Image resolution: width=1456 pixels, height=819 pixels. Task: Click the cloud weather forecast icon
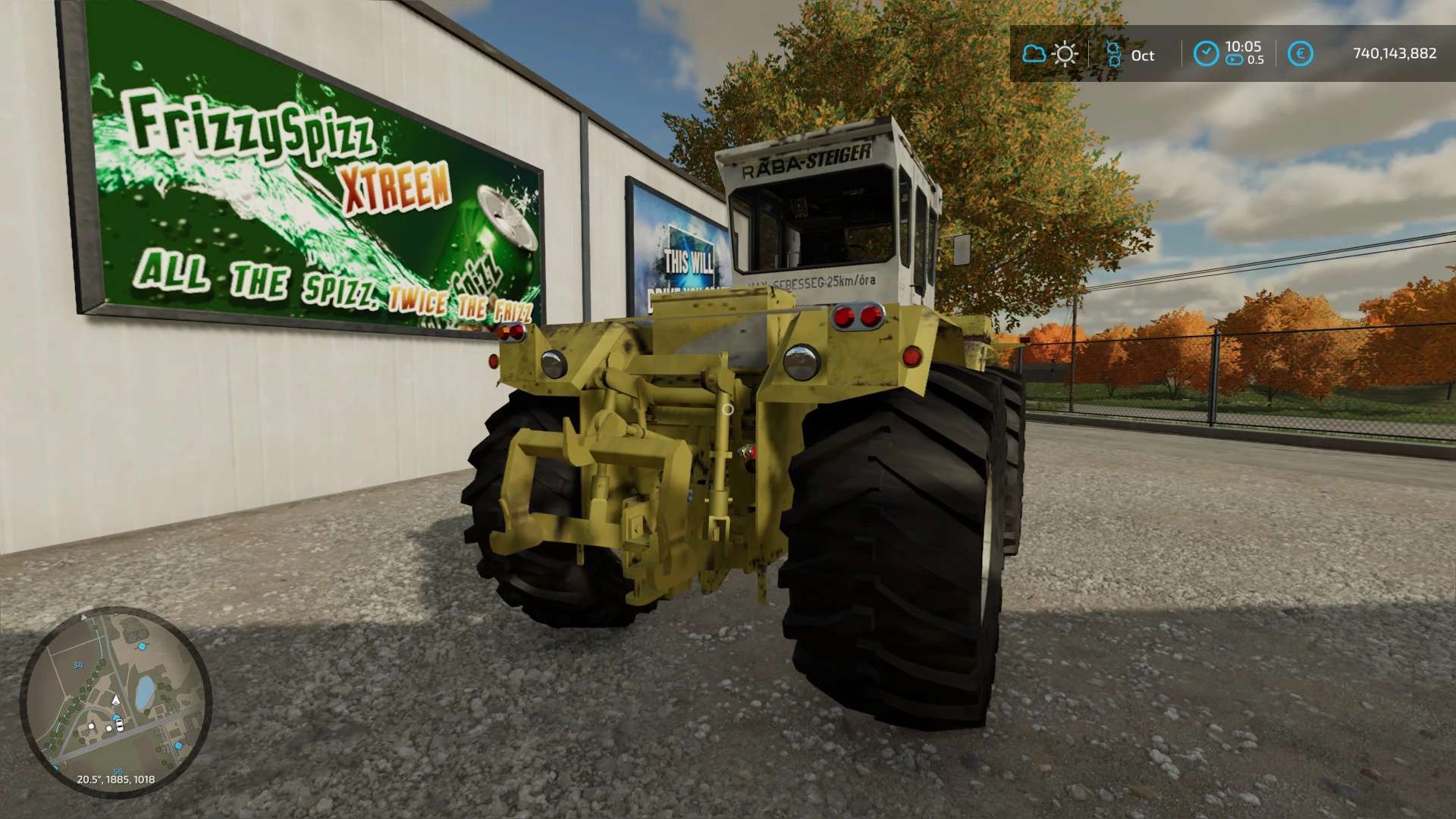coord(1034,54)
